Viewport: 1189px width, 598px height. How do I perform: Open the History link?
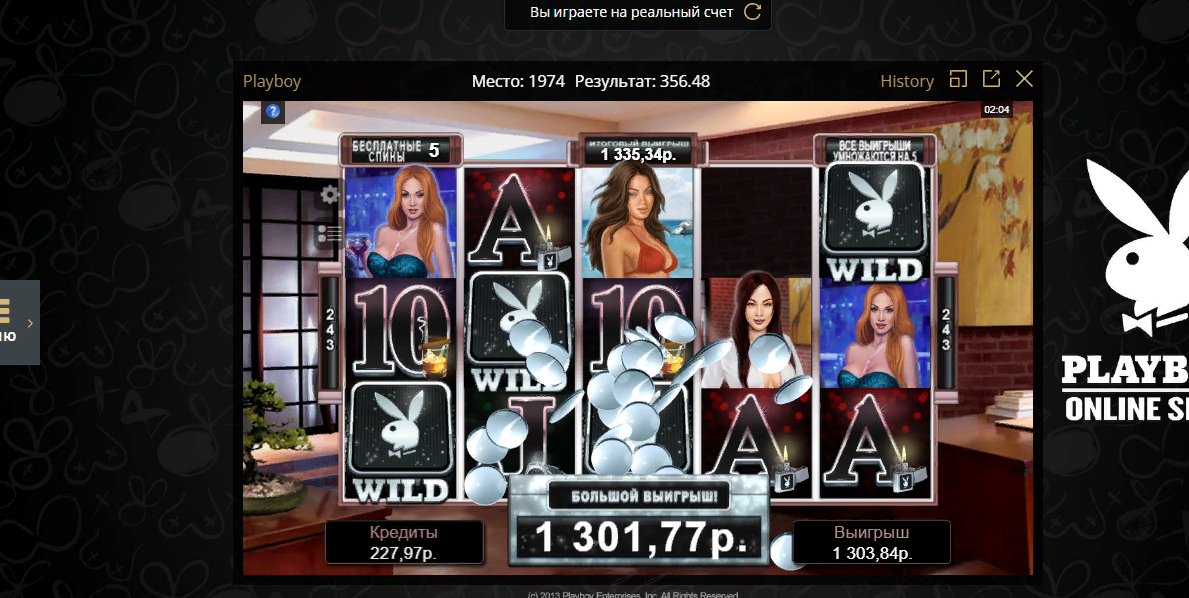tap(906, 81)
